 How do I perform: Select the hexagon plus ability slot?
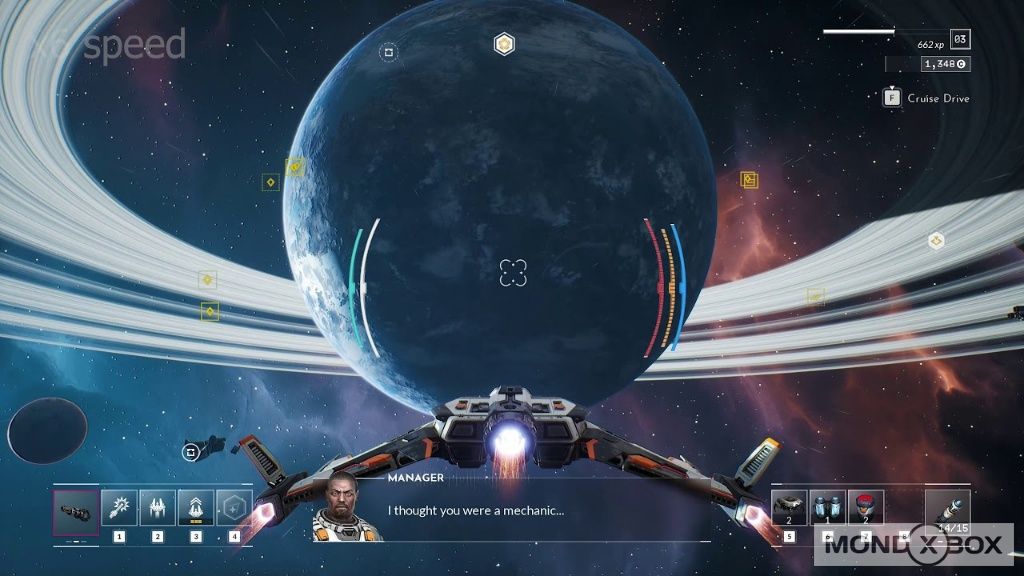234,507
